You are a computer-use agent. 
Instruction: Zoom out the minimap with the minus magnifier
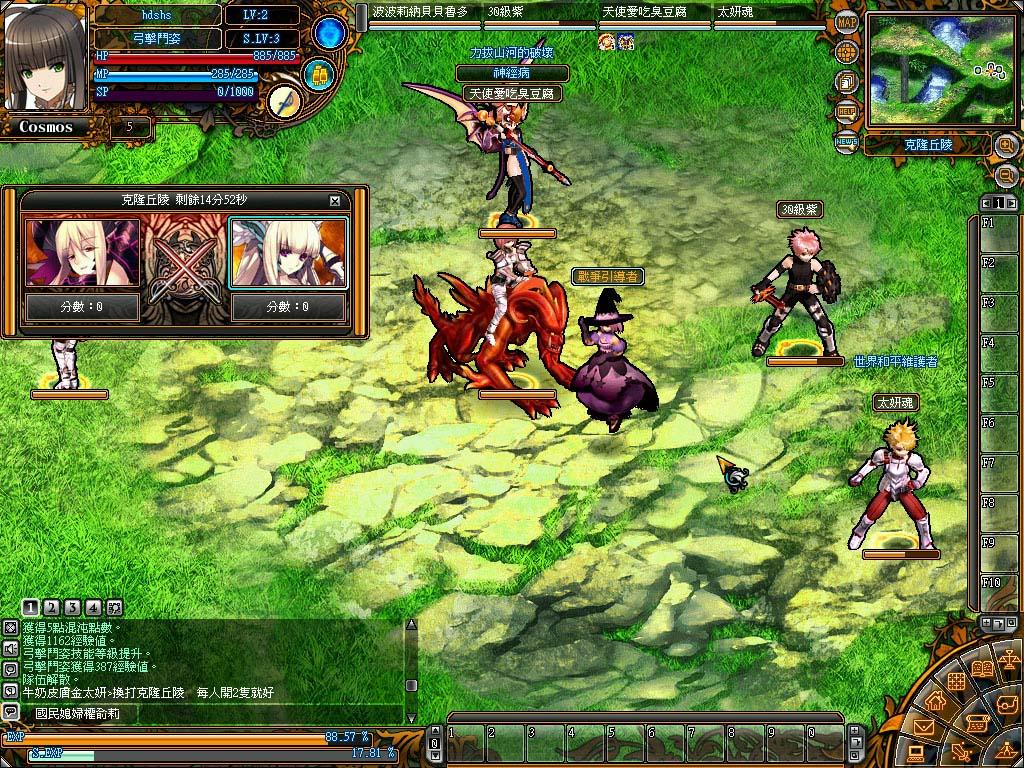(x=1006, y=175)
